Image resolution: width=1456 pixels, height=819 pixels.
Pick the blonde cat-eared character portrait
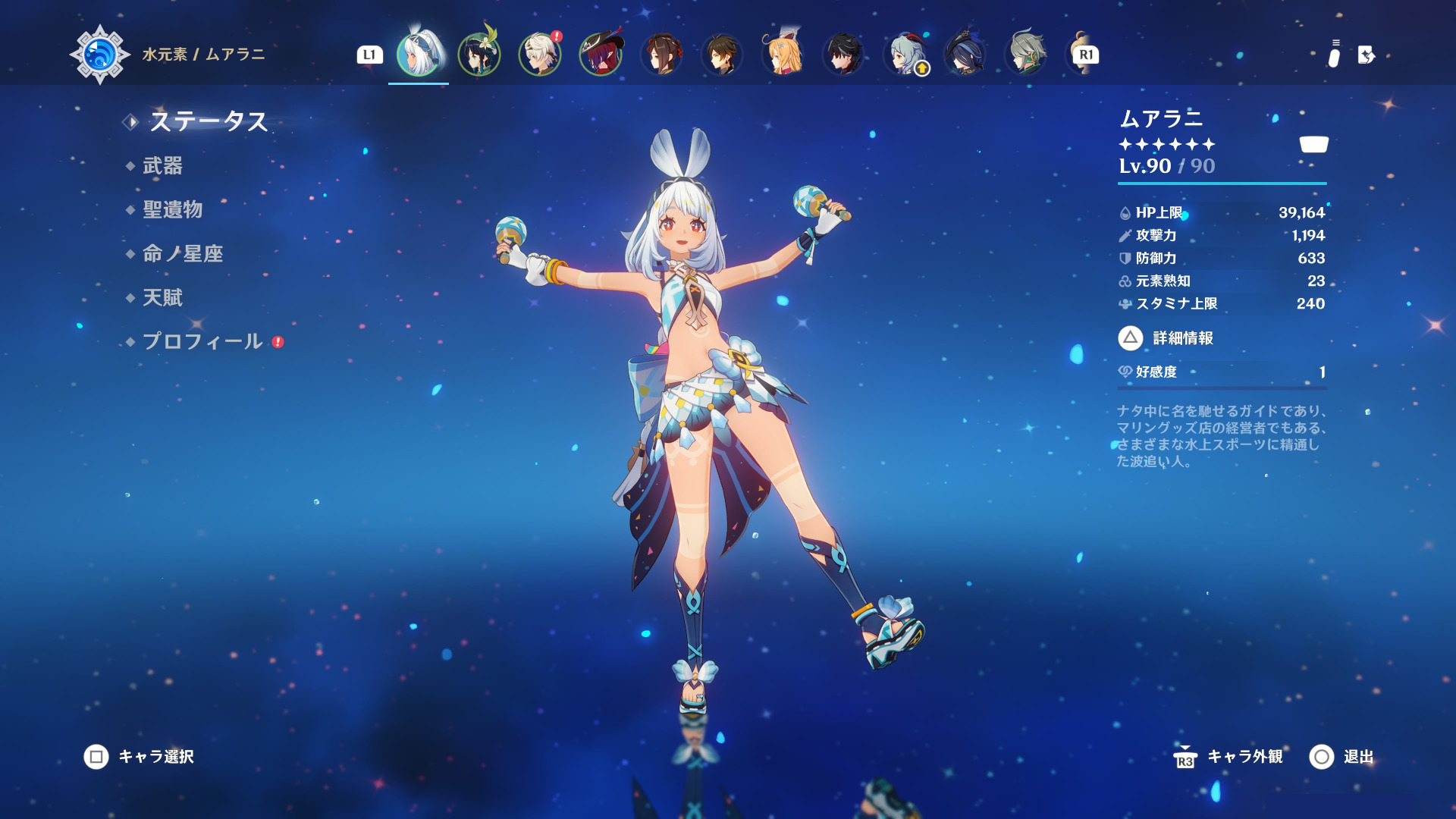783,55
